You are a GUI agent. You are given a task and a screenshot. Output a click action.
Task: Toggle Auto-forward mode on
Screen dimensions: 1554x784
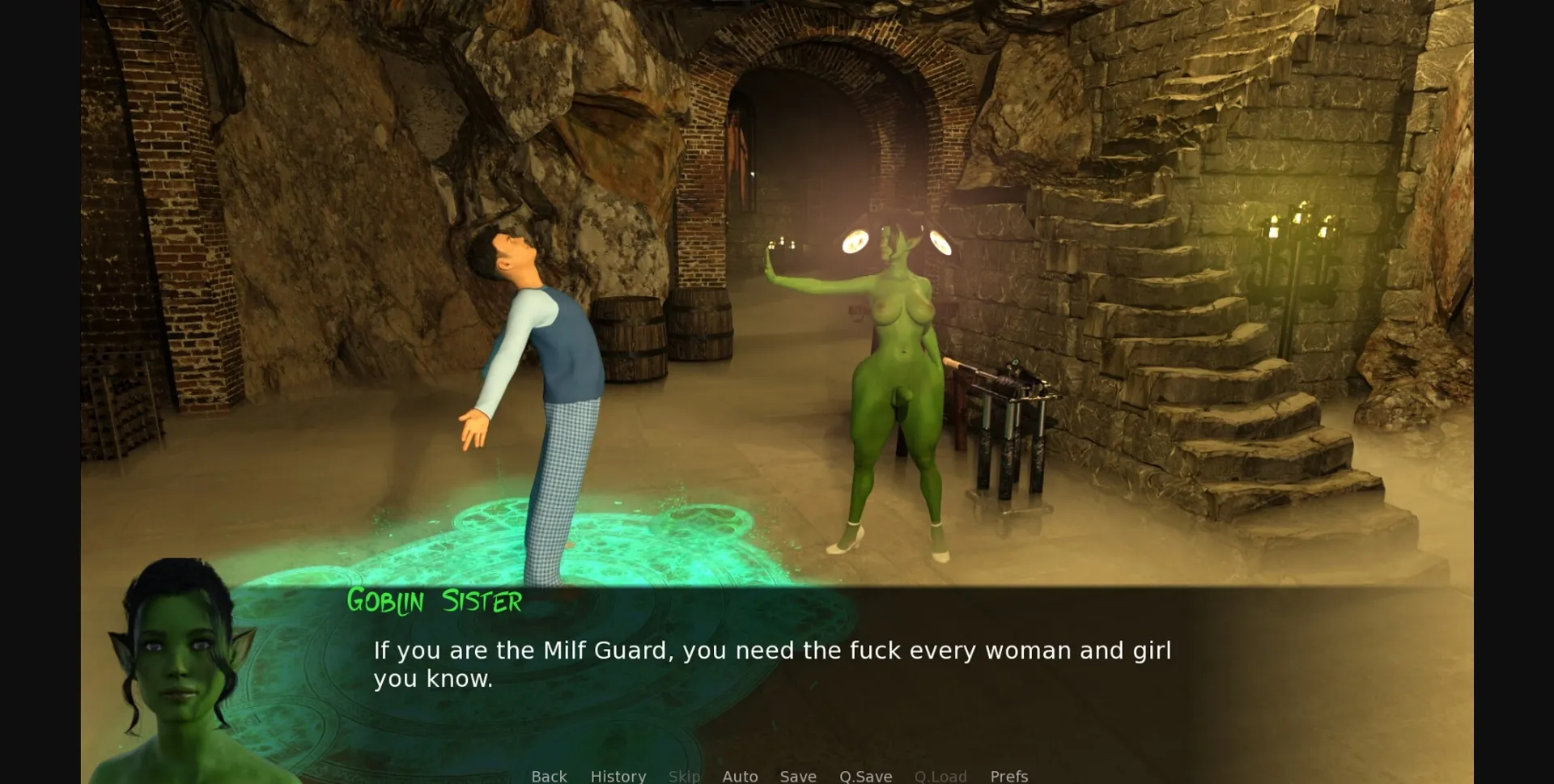740,776
